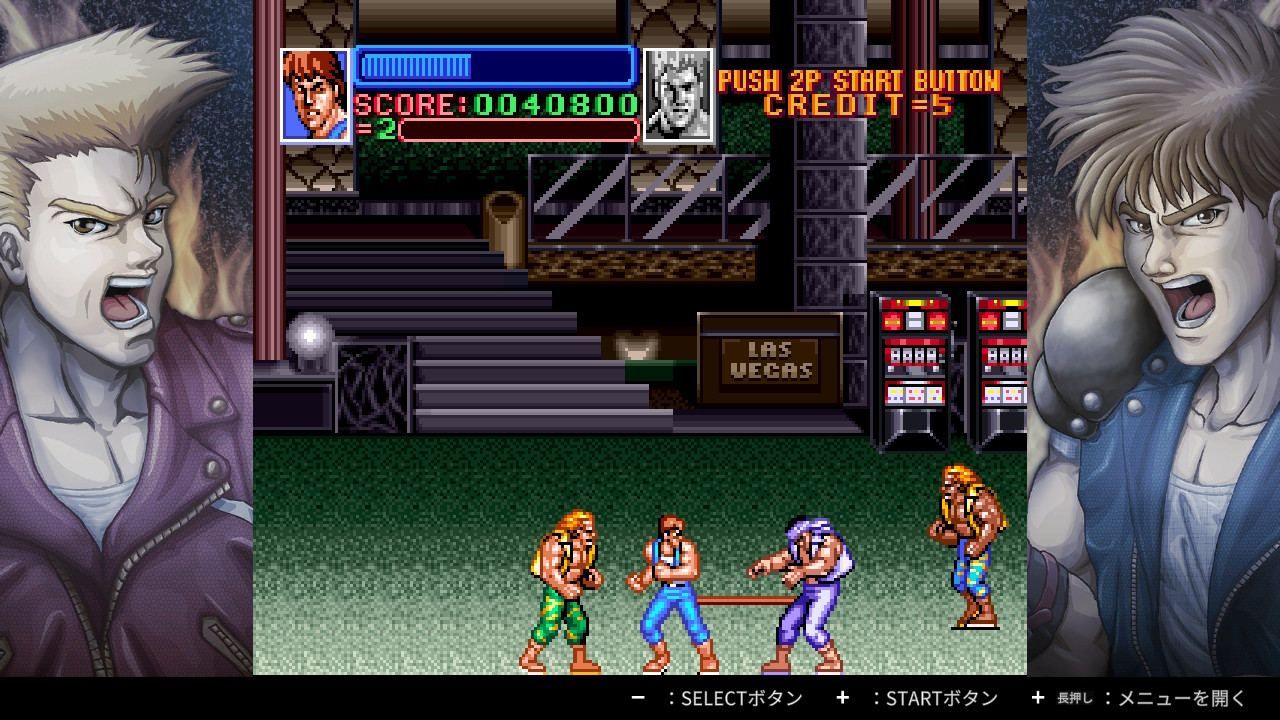
Task: Click the SELECTボタン label in the bottom bar
Action: (740, 700)
